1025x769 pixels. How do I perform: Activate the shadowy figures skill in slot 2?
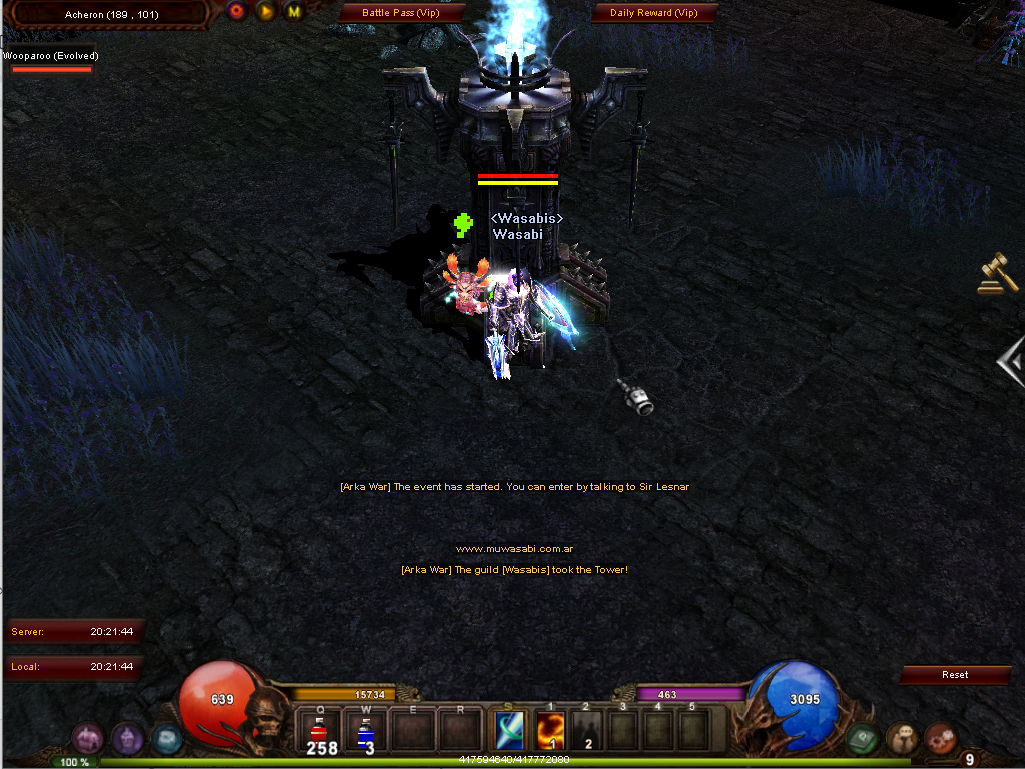click(x=588, y=730)
